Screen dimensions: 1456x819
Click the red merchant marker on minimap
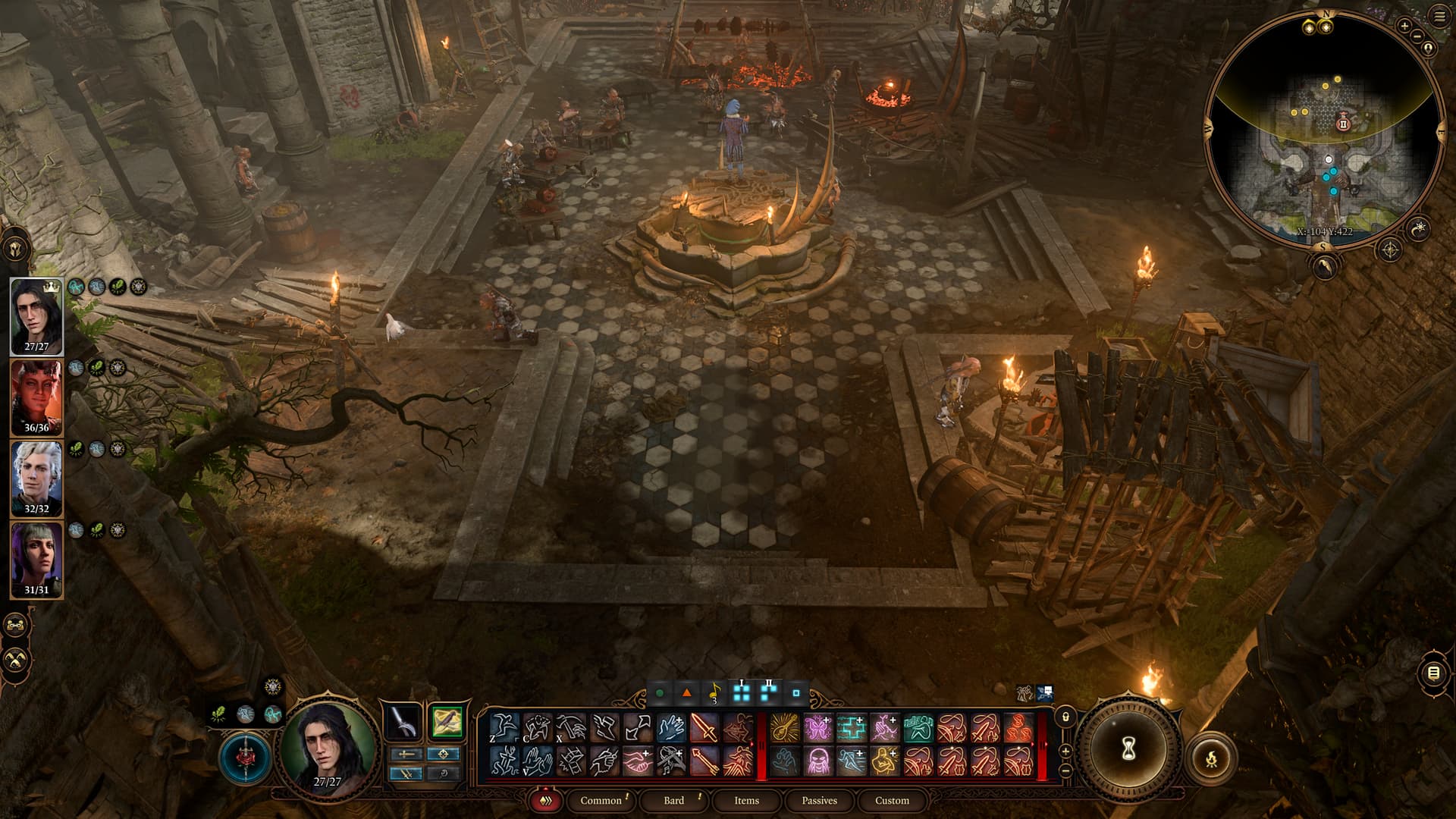[1343, 123]
